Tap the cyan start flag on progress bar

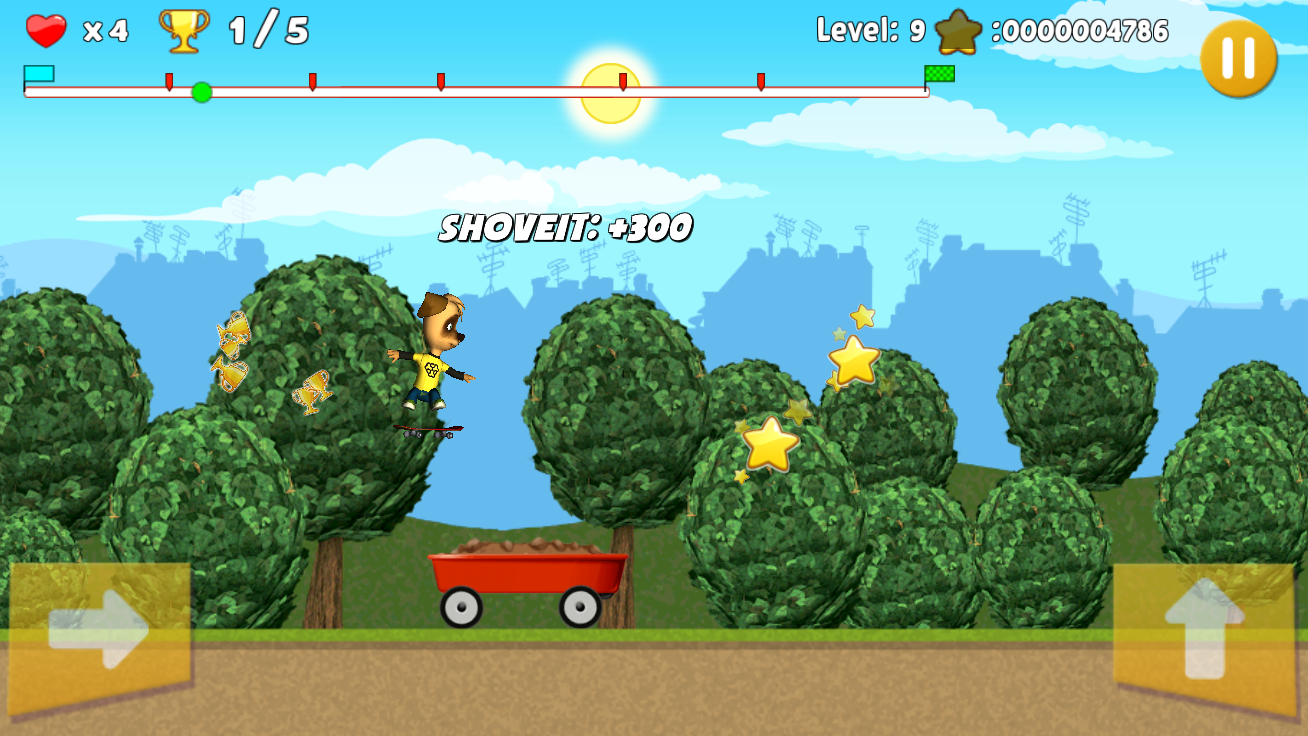[x=37, y=74]
